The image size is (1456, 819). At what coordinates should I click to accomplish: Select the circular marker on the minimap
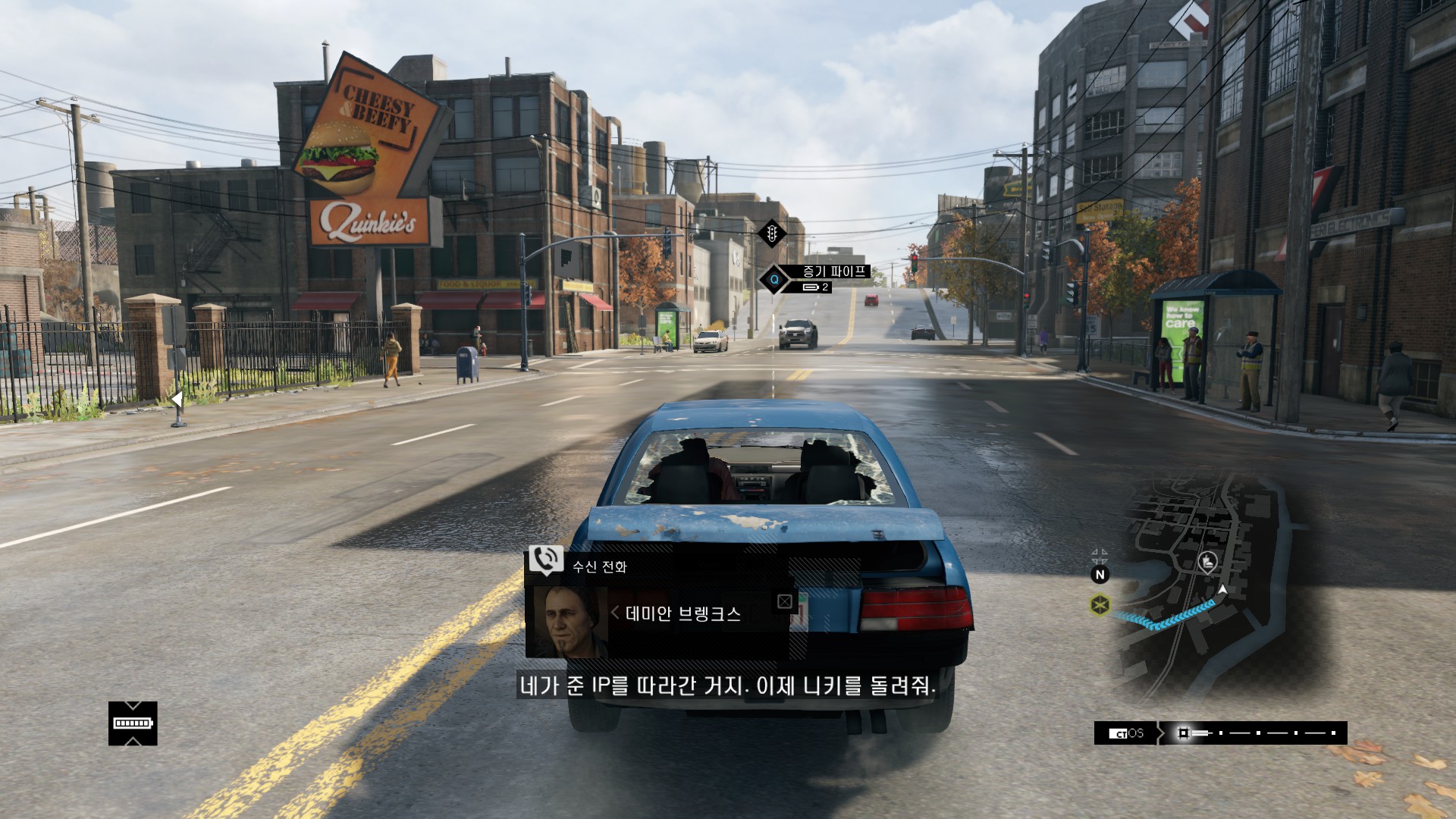1207,562
